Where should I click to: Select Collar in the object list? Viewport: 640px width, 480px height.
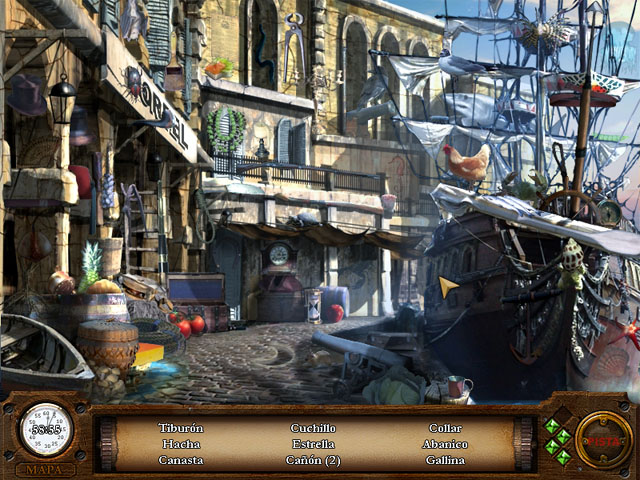coord(445,428)
